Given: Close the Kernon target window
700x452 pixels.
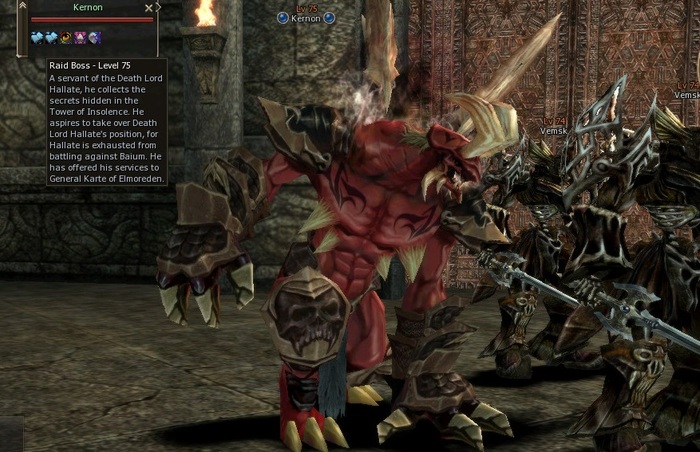Looking at the screenshot, I should coord(149,8).
